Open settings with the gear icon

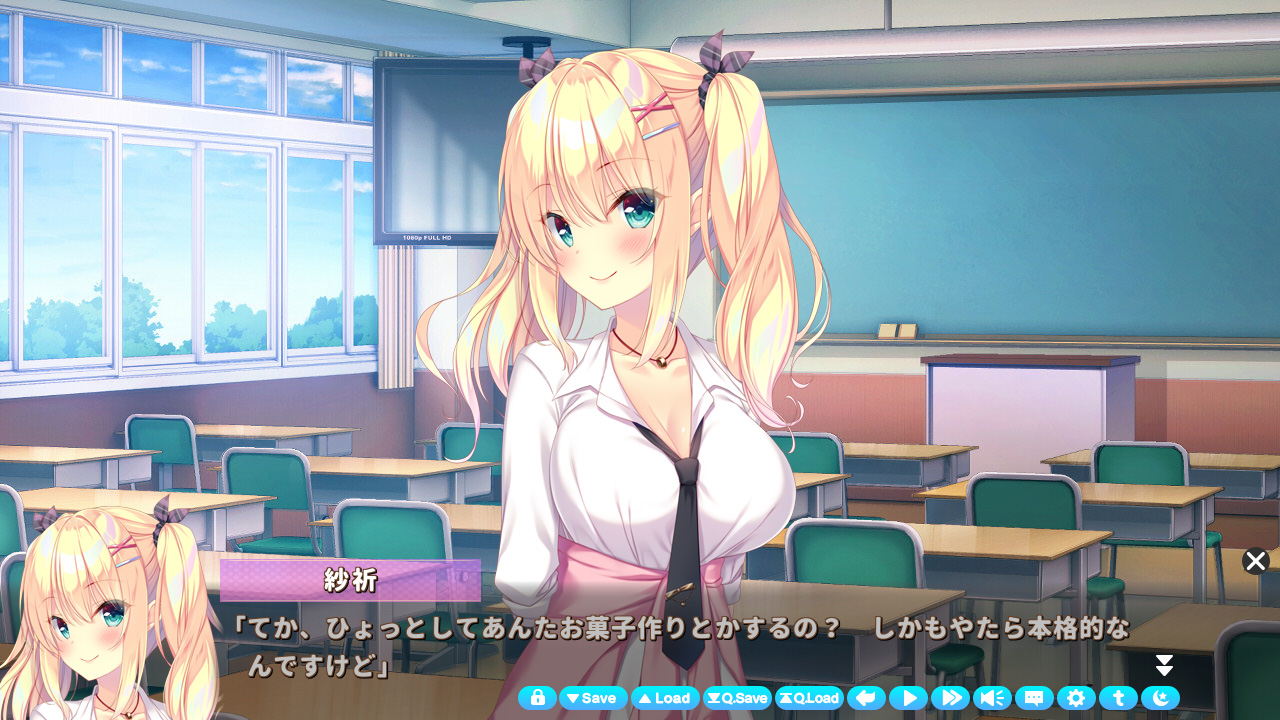[x=1076, y=698]
